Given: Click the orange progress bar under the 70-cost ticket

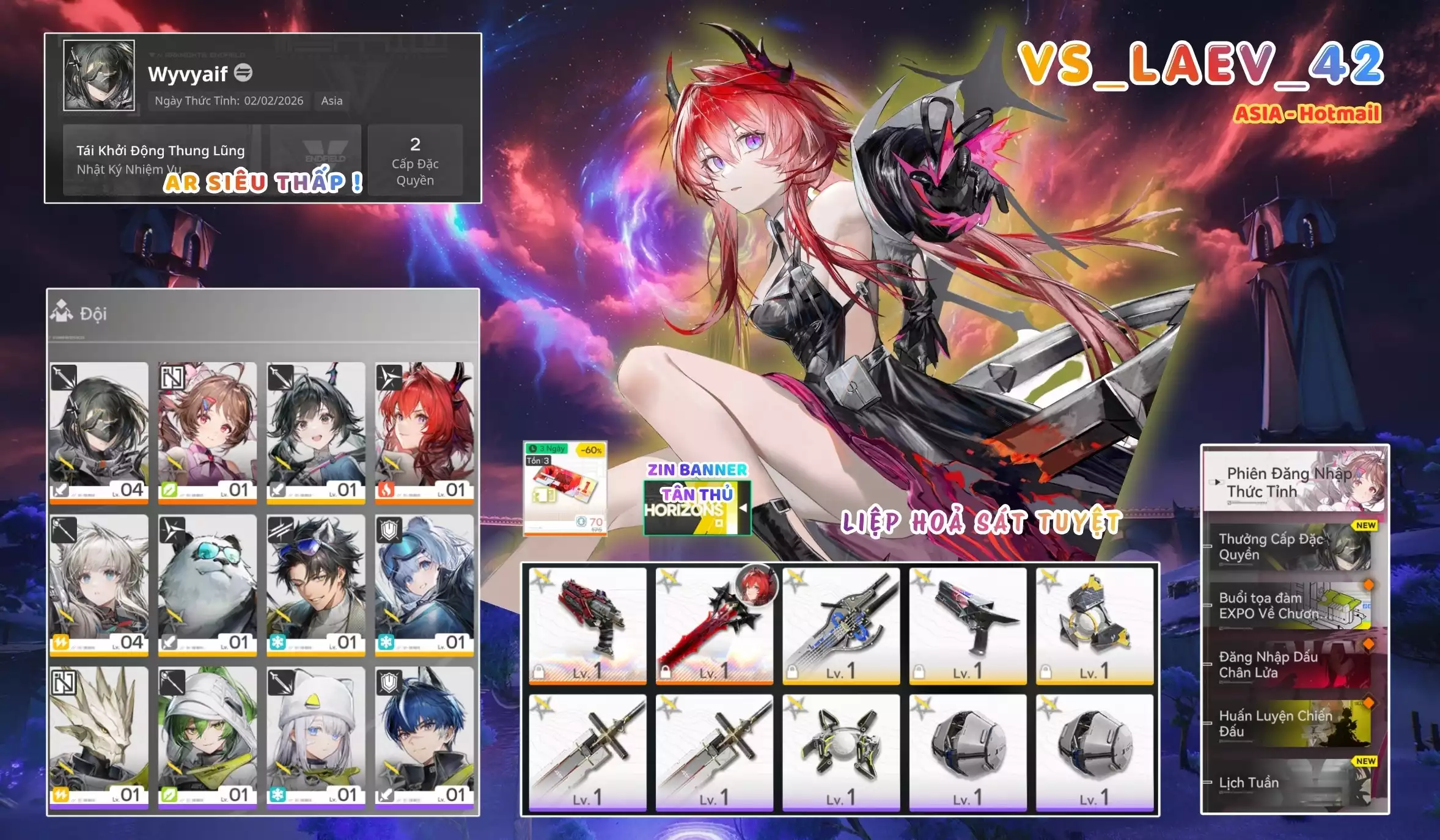Looking at the screenshot, I should point(565,533).
